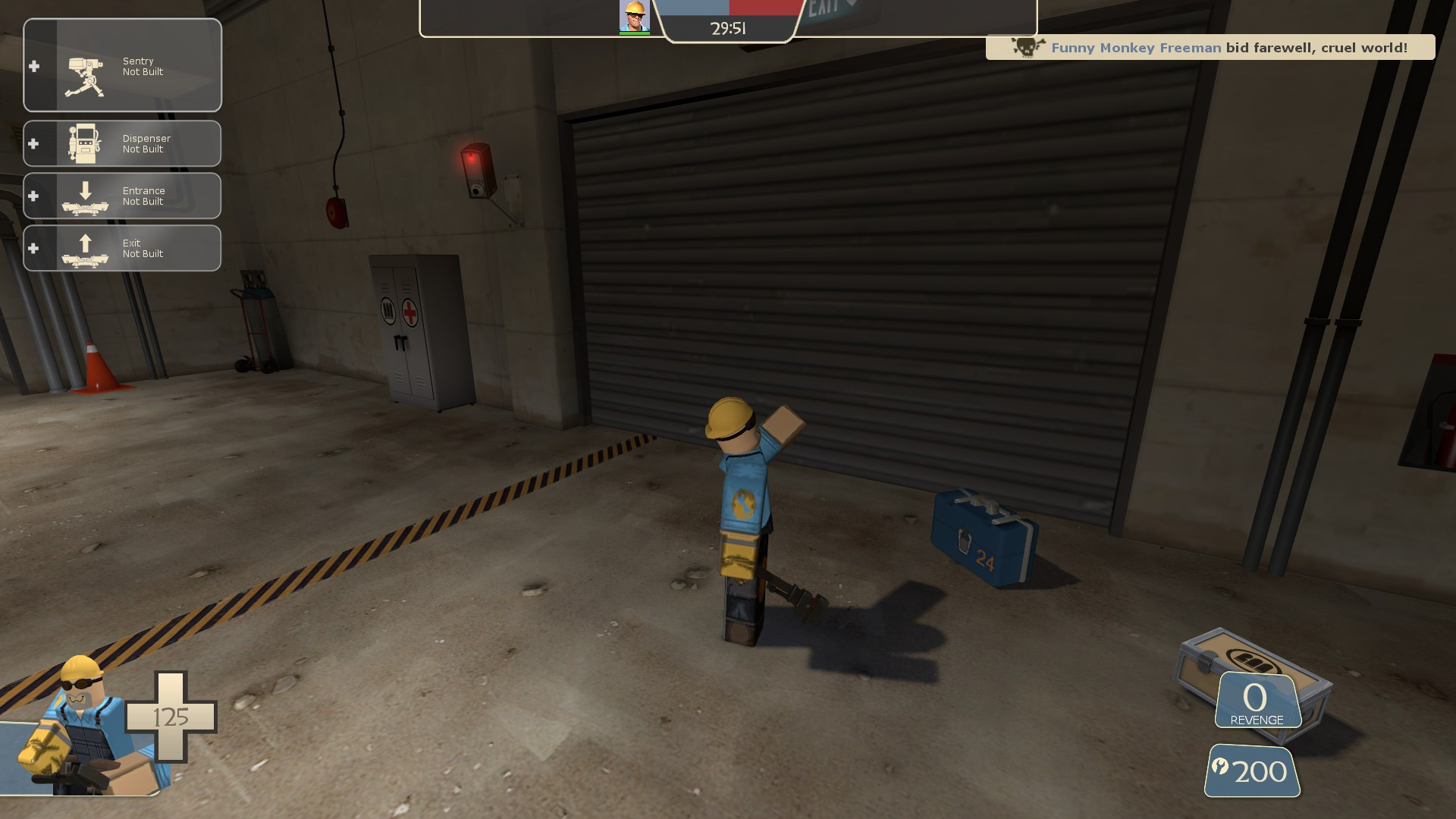The height and width of the screenshot is (819, 1456).
Task: Expand the Dispenser panel plus control
Action: tap(33, 143)
